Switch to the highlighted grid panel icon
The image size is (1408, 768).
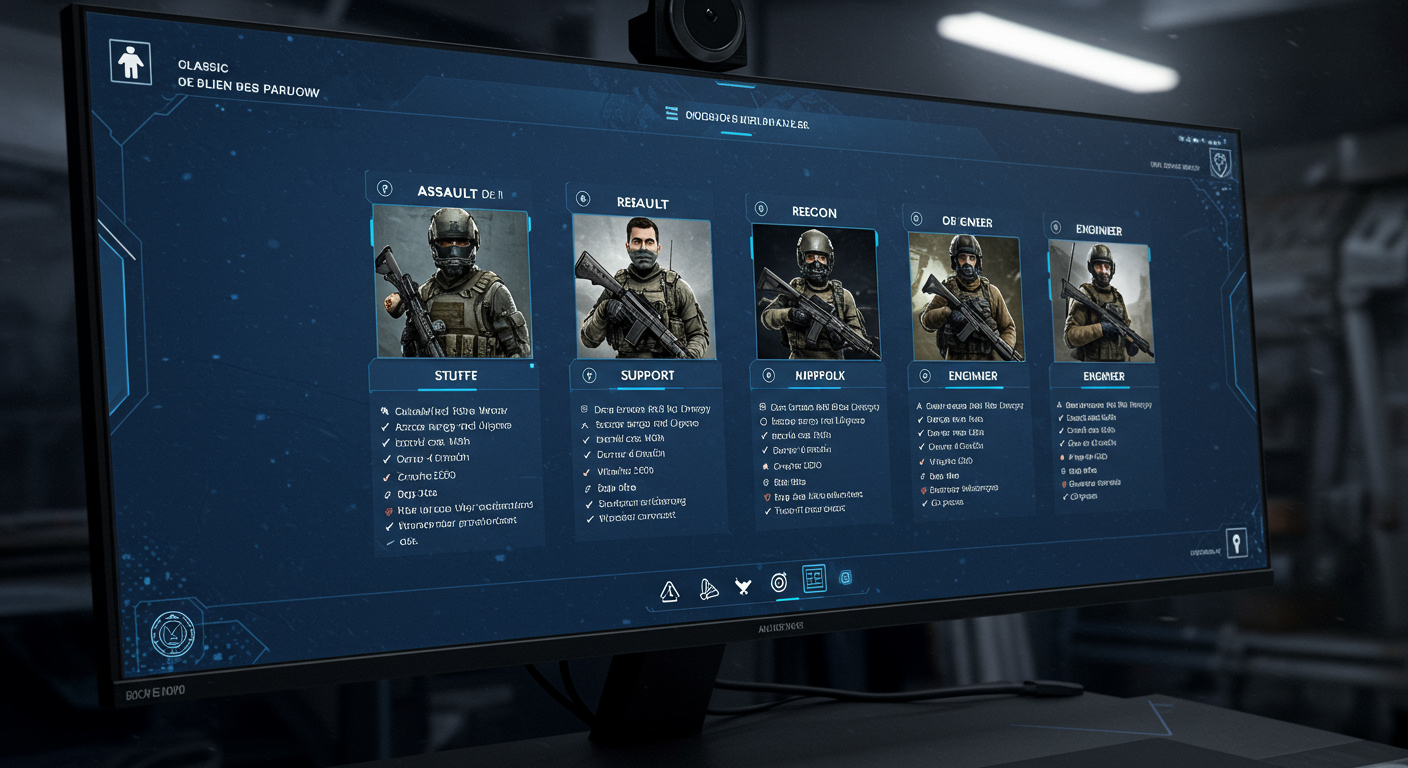(814, 579)
